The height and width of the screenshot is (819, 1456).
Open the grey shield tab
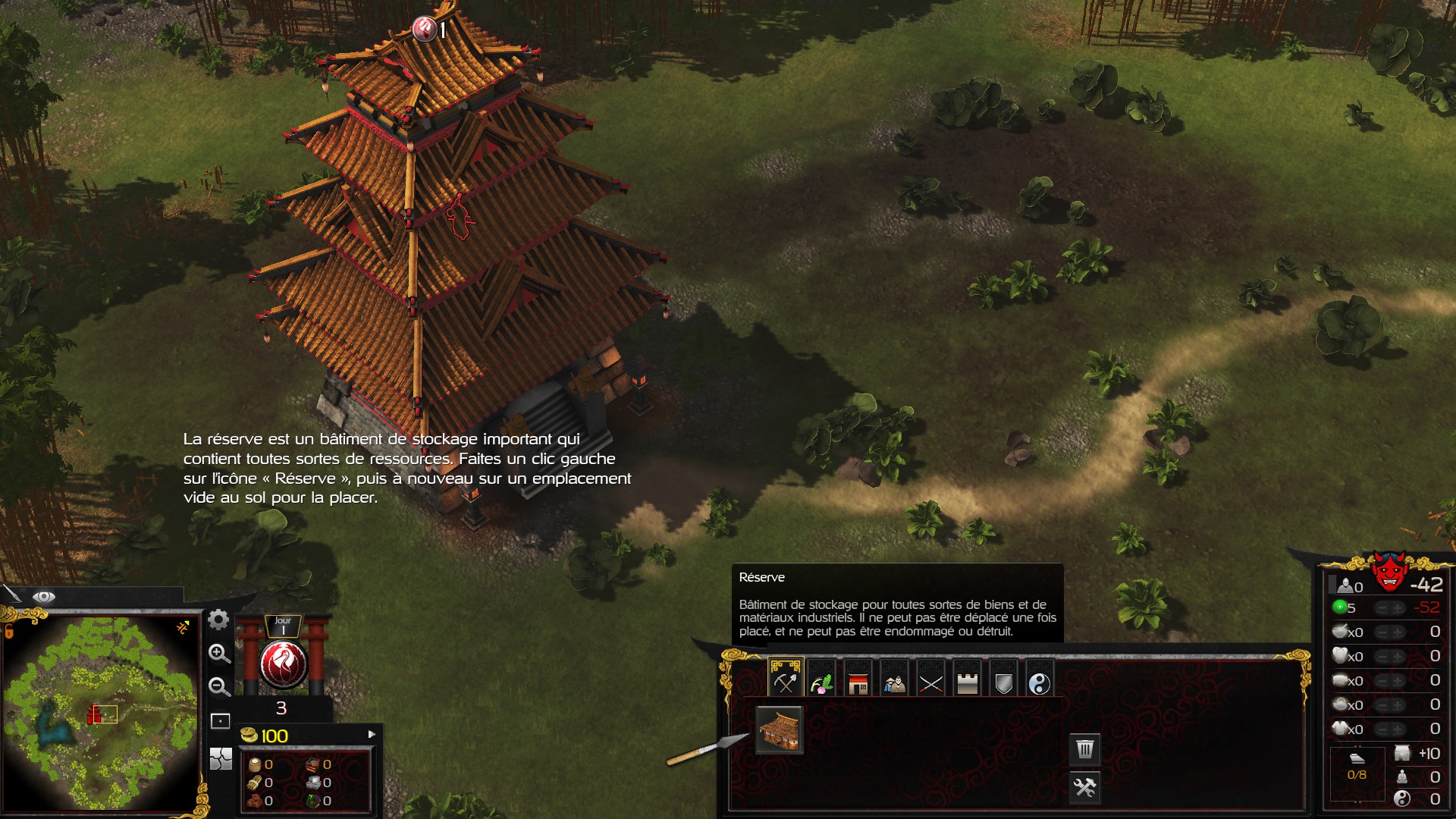tap(1003, 679)
